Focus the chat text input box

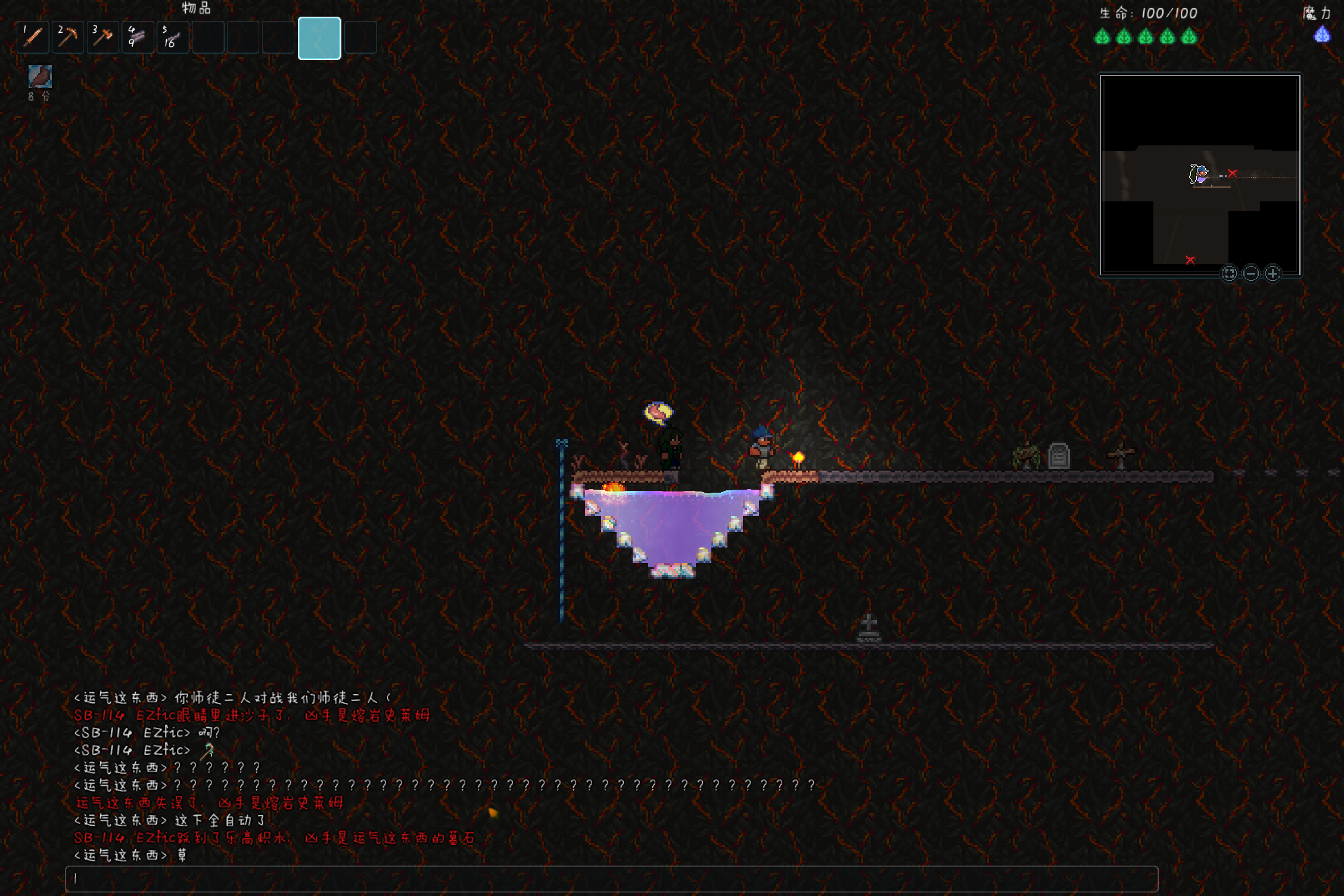[611, 878]
